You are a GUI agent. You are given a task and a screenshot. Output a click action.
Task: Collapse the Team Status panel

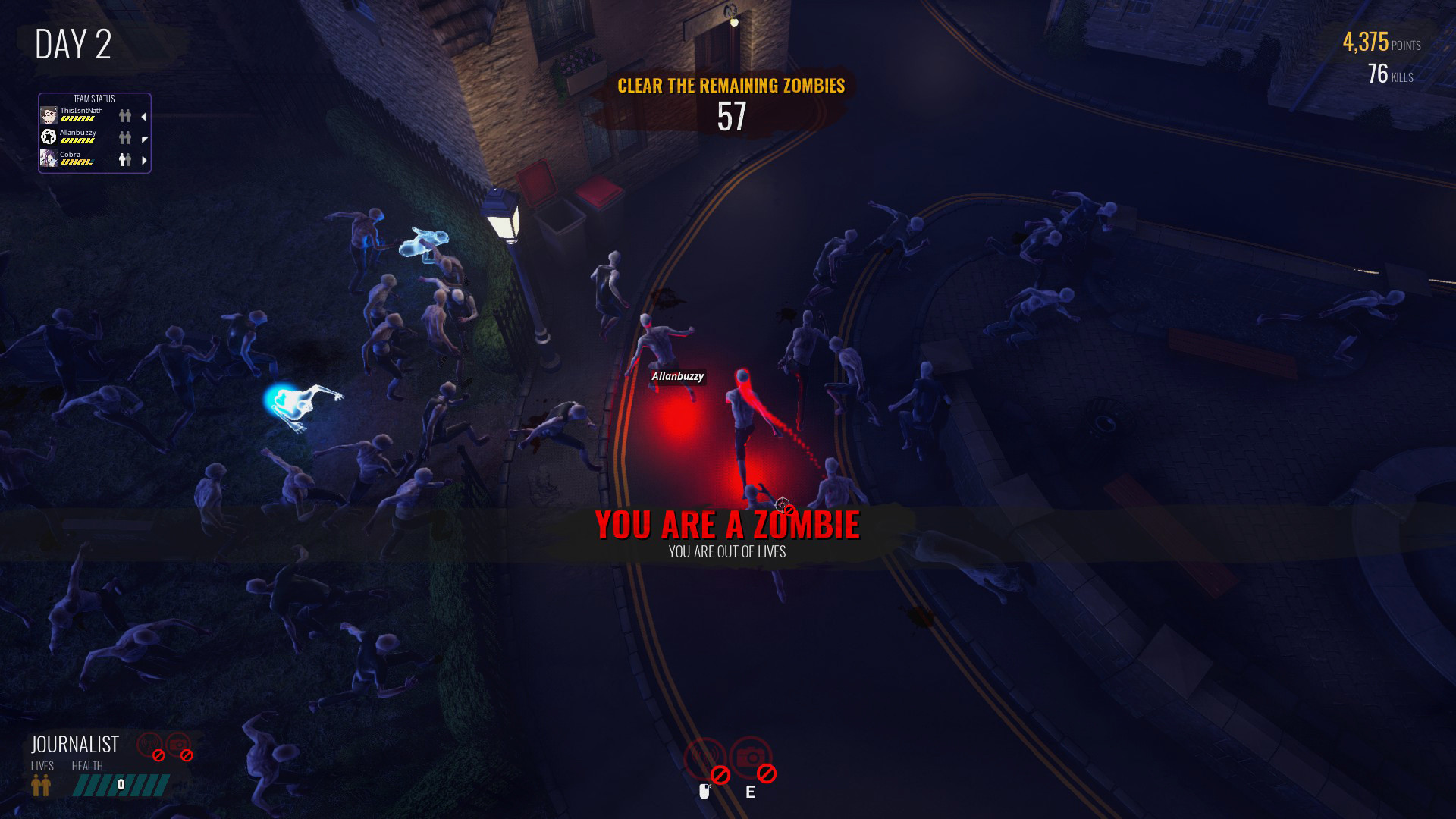94,99
